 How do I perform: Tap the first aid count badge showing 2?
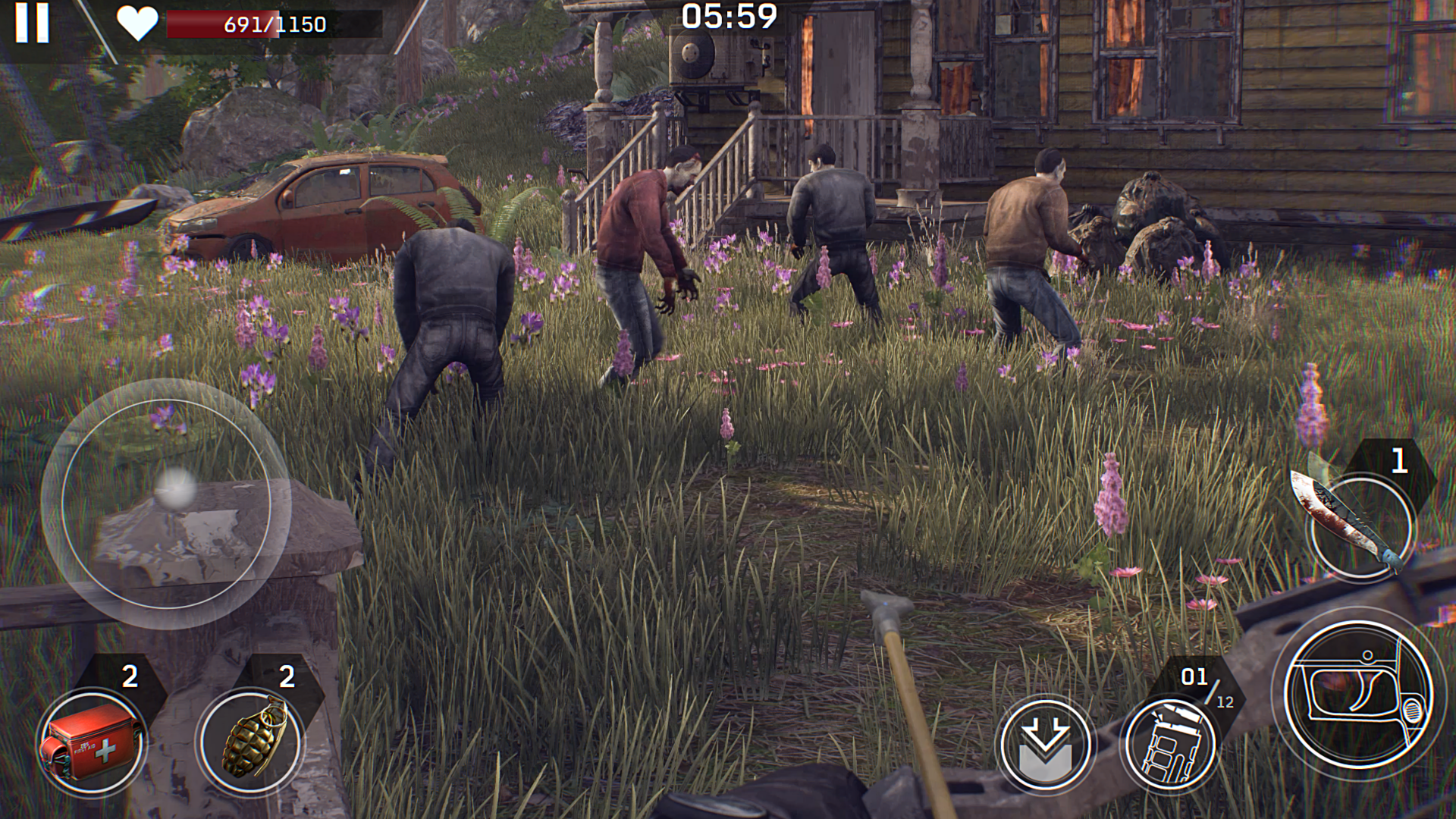(129, 675)
